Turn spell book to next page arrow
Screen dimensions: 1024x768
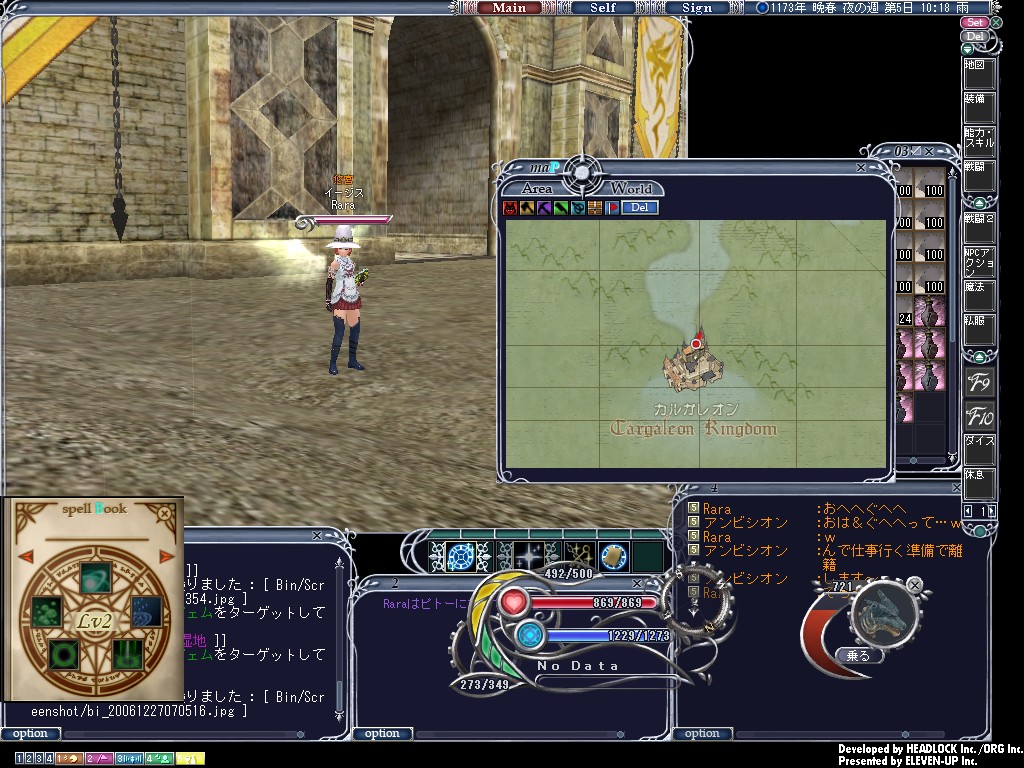(167, 556)
